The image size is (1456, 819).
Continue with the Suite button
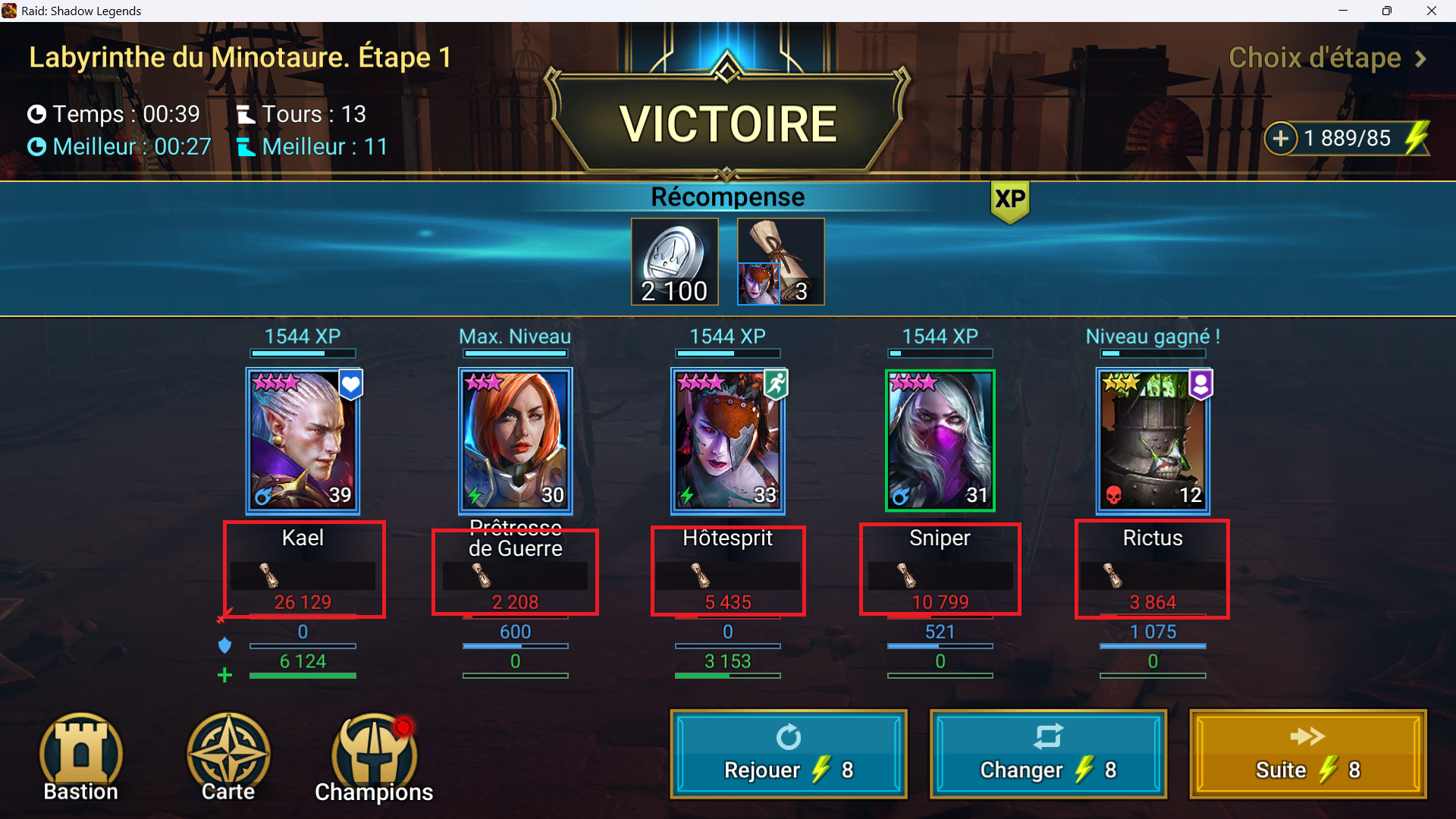click(1307, 754)
